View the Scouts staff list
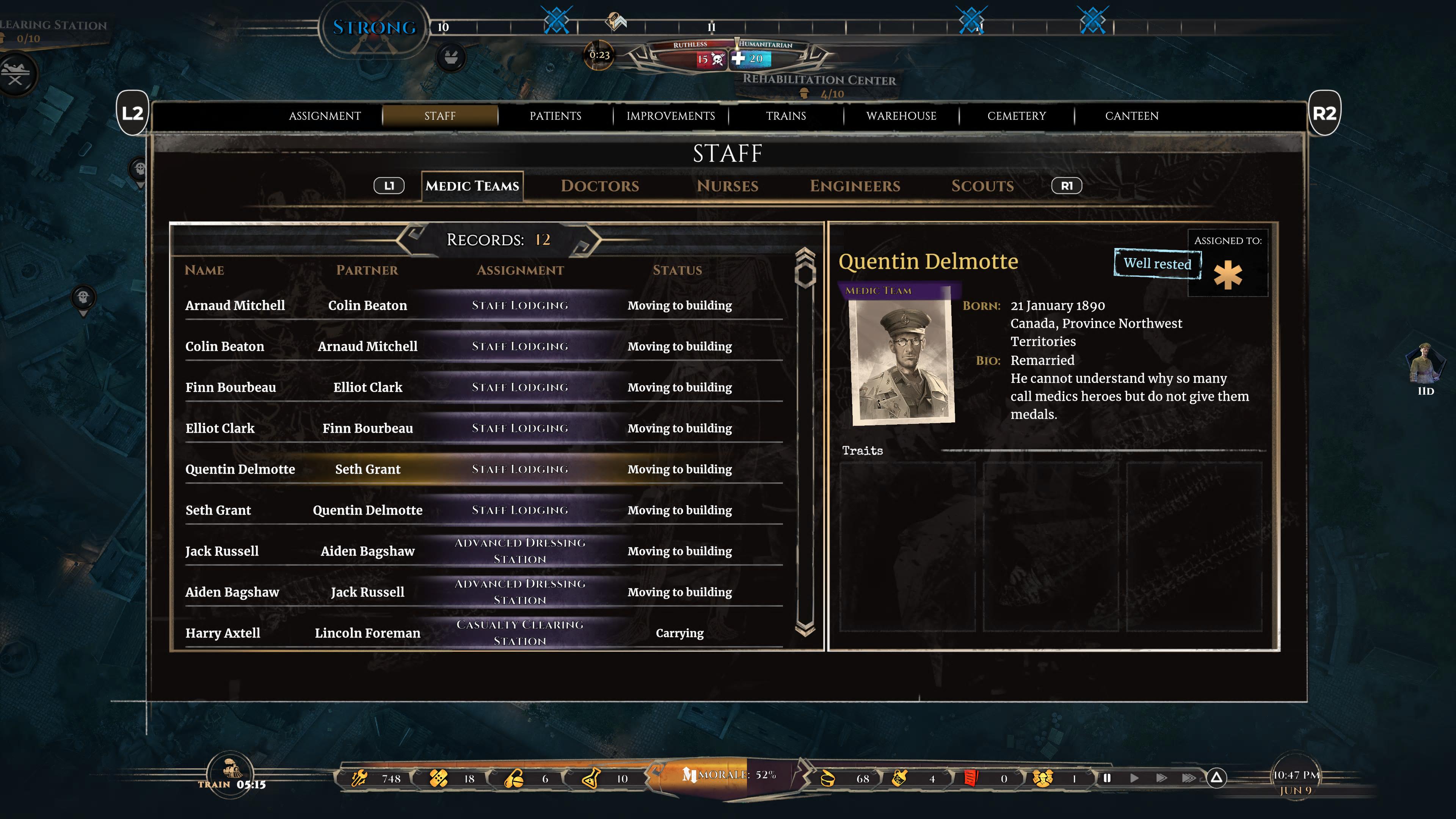This screenshot has height=819, width=1456. pyautogui.click(x=982, y=186)
